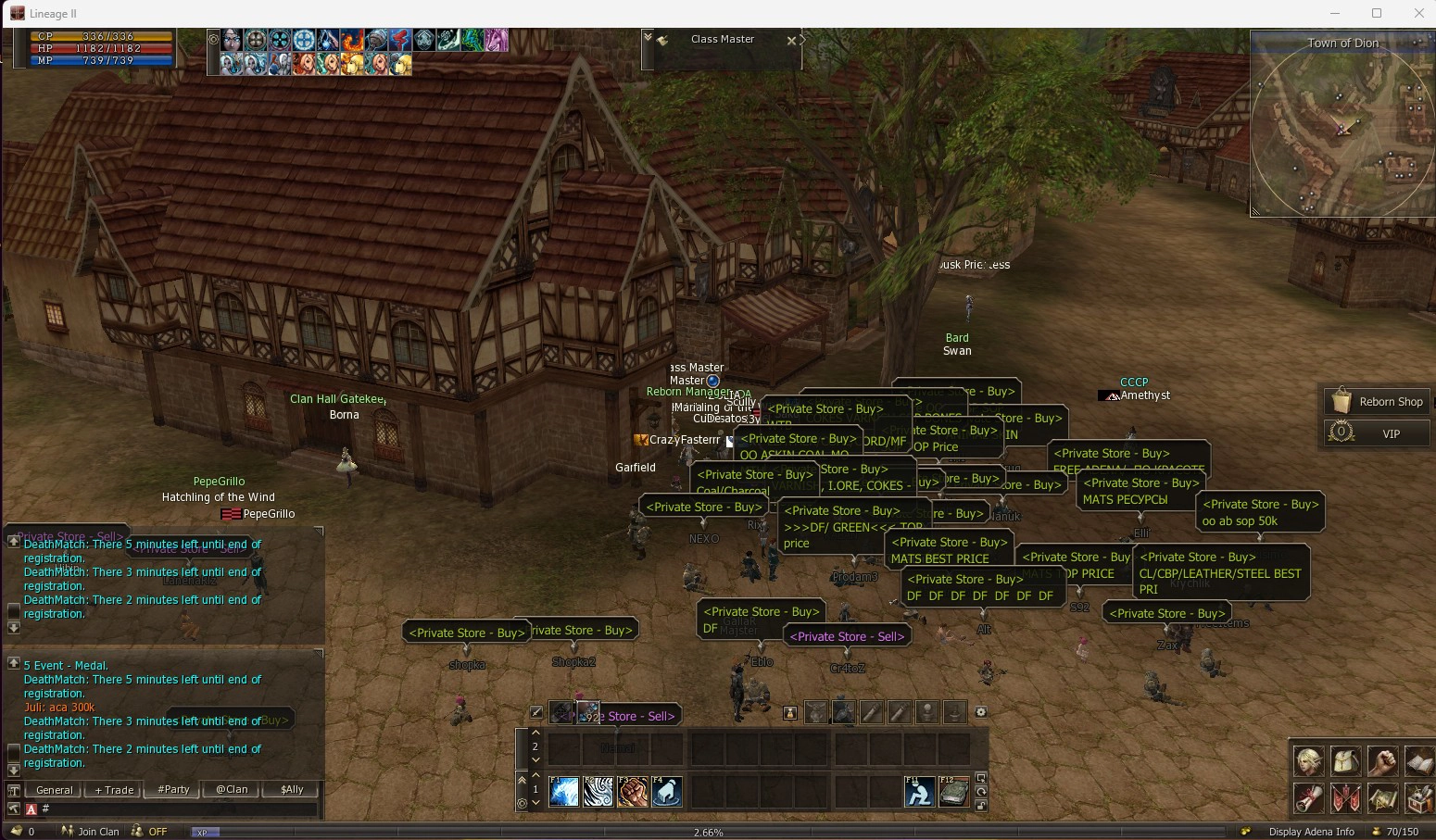The image size is (1436, 840).
Task: Open the map scroll menu icon
Action: (1382, 797)
